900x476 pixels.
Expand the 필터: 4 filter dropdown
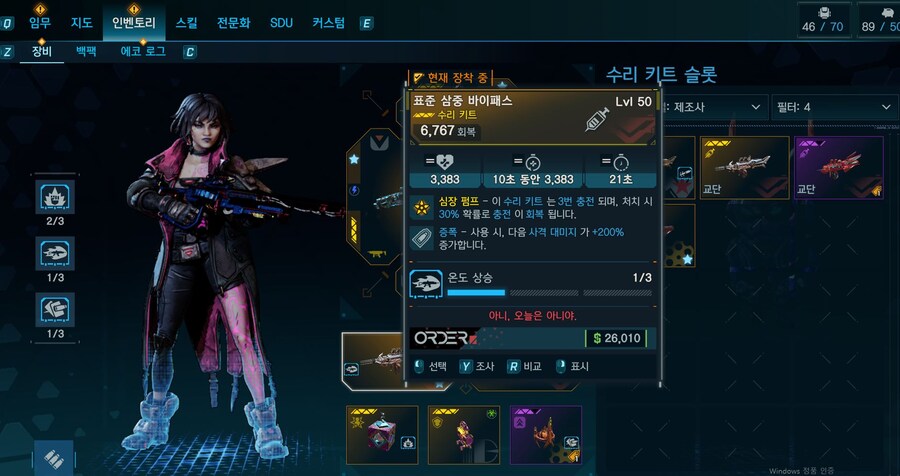click(832, 107)
